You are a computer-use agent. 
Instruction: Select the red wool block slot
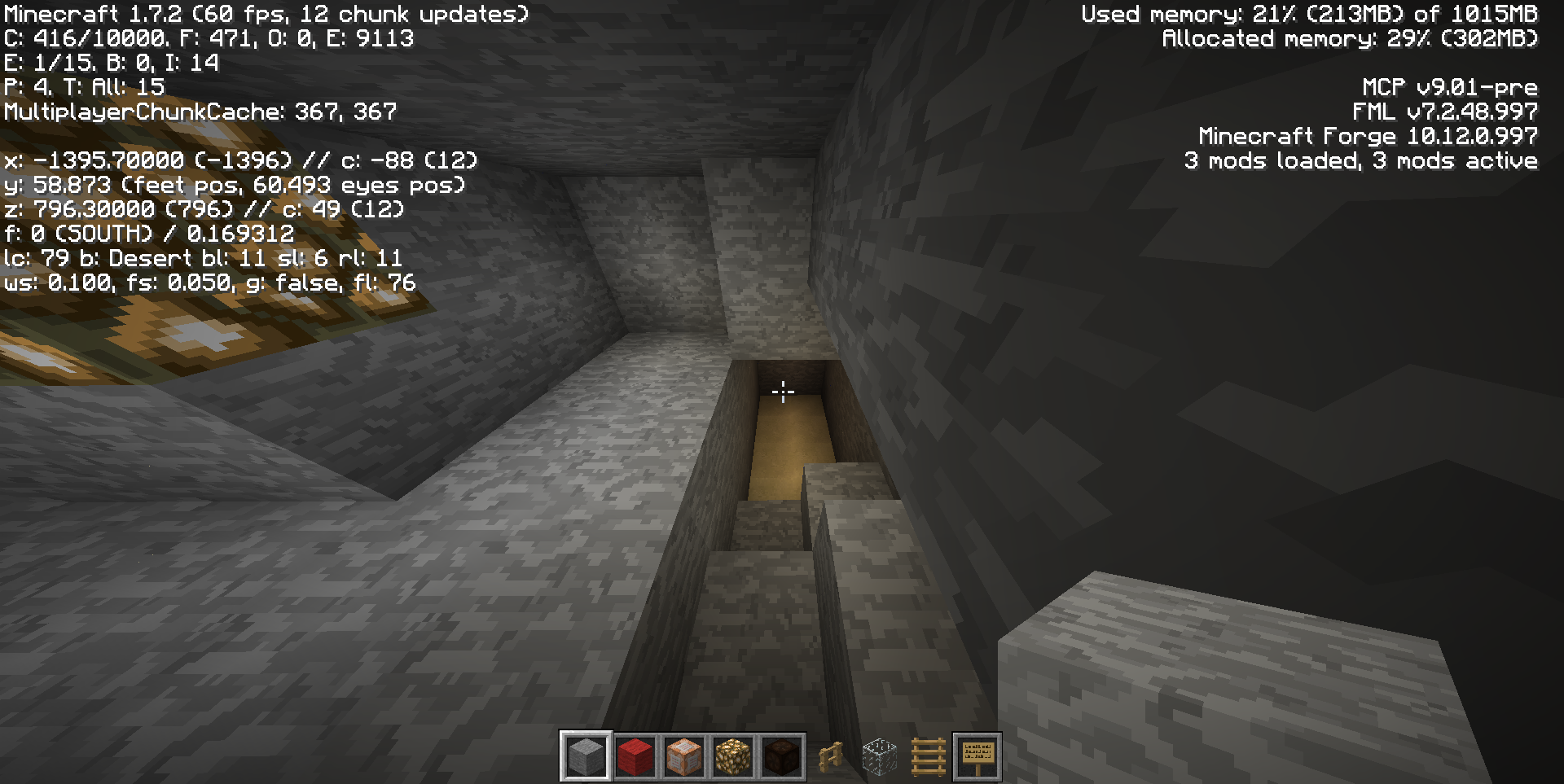coord(635,756)
